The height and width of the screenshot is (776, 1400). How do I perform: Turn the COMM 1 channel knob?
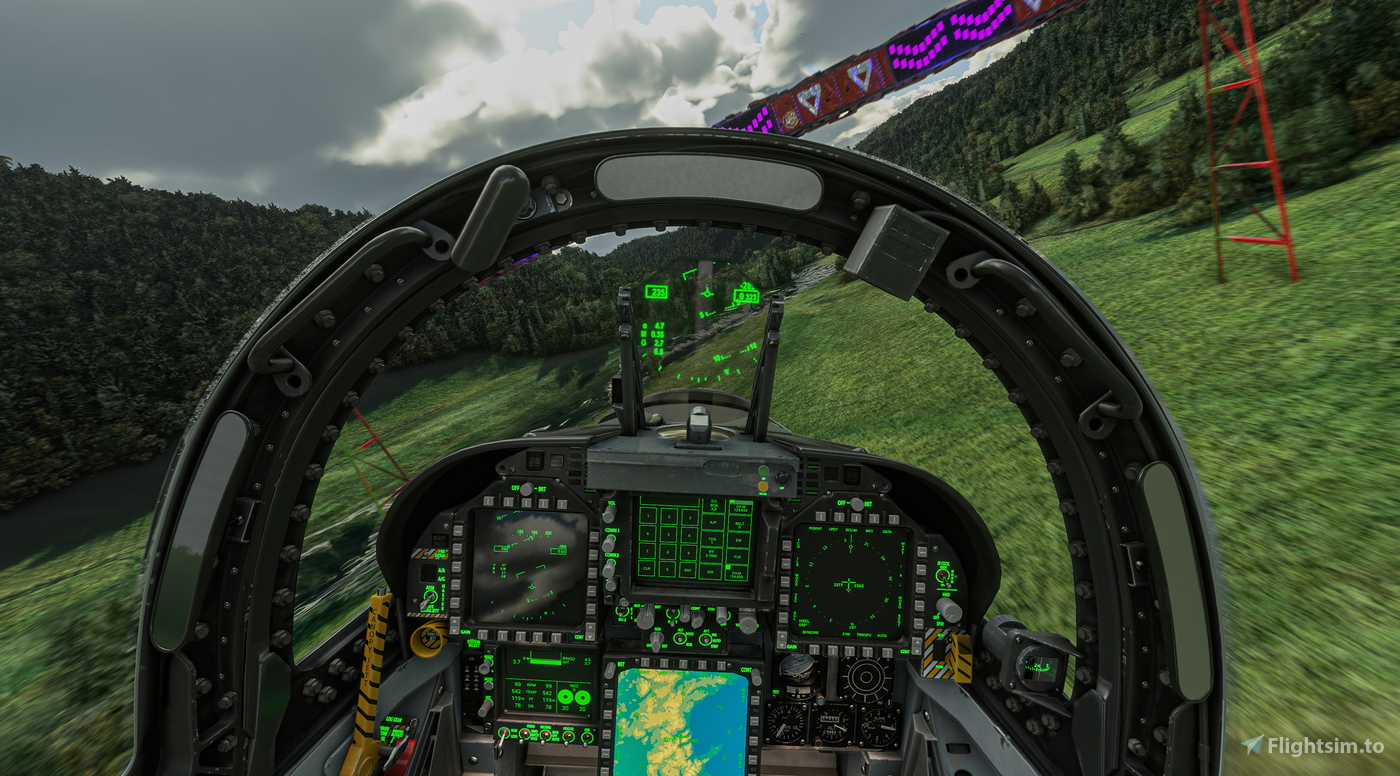click(x=608, y=545)
